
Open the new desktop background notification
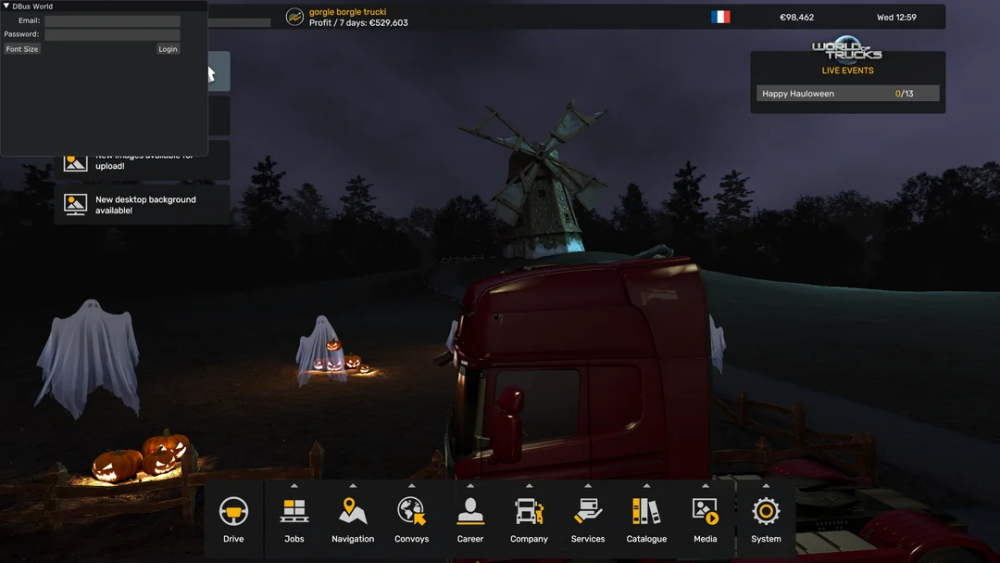(142, 205)
